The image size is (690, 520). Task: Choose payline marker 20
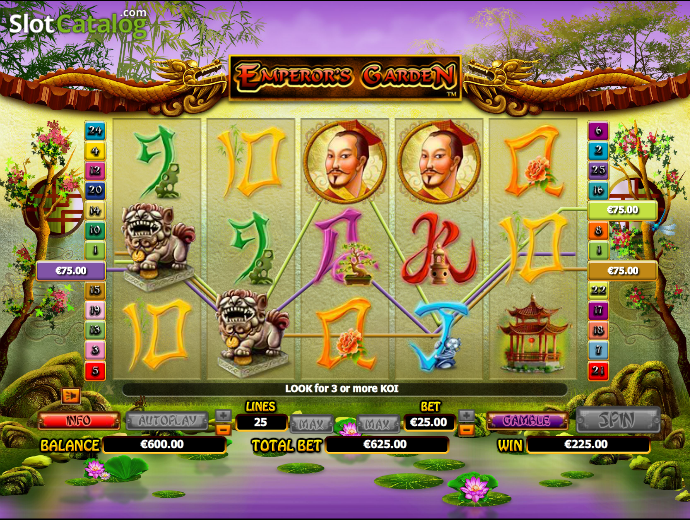[95, 190]
